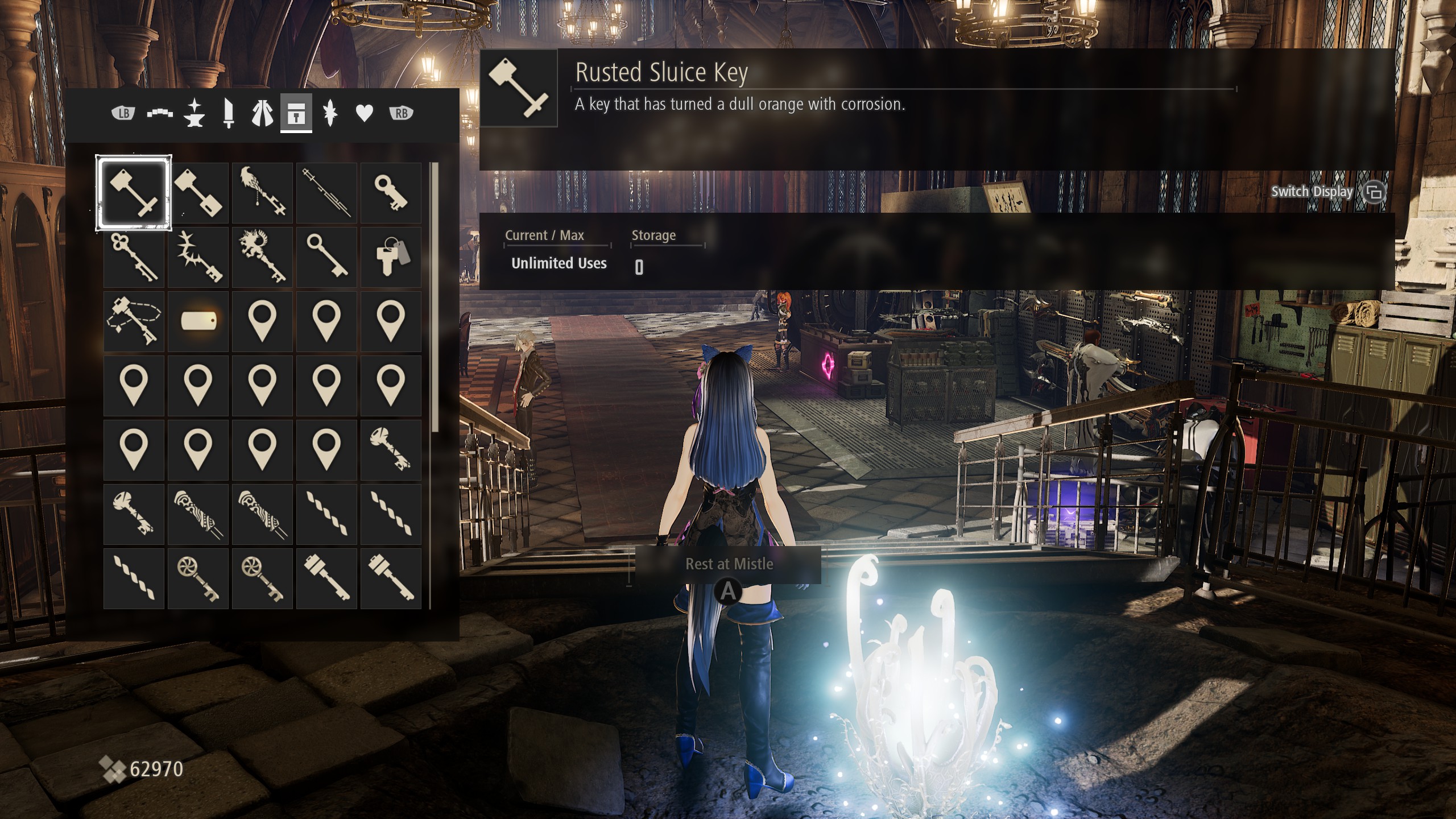Choose the clover-headed key
Image resolution: width=1456 pixels, height=819 pixels.
[x=134, y=257]
